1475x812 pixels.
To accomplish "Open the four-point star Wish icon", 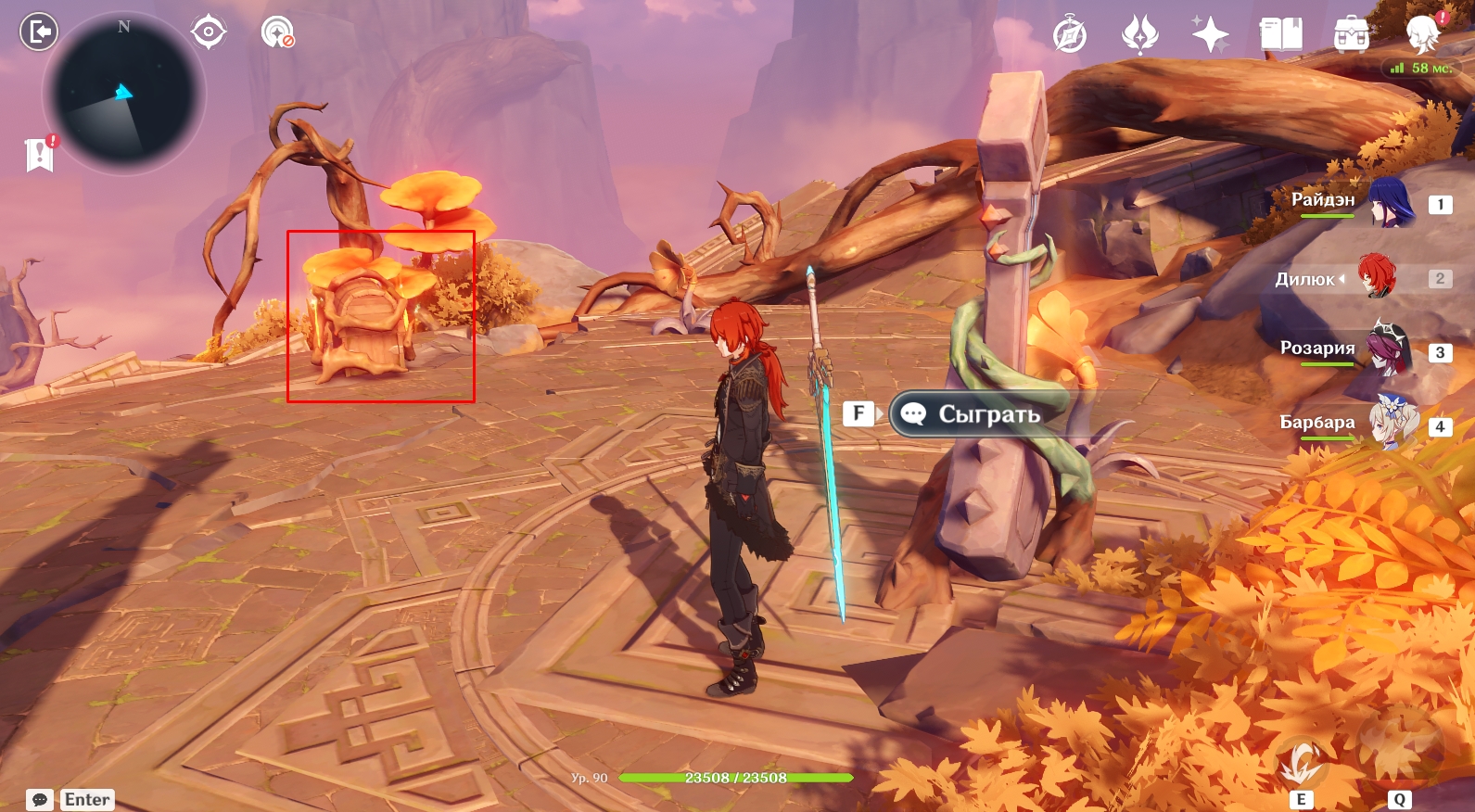I will tap(1210, 35).
